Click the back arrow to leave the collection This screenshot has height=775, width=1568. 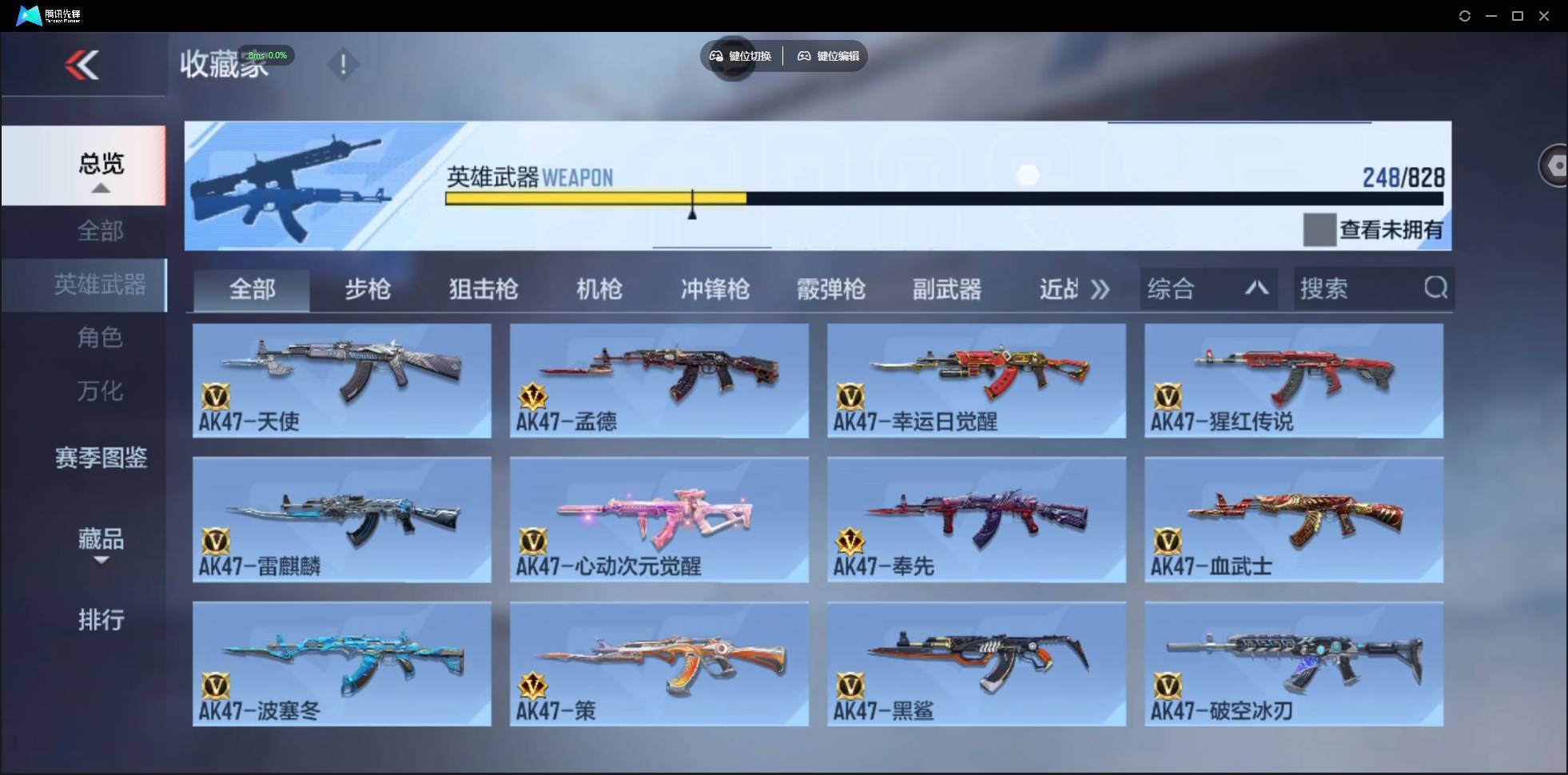pyautogui.click(x=84, y=65)
